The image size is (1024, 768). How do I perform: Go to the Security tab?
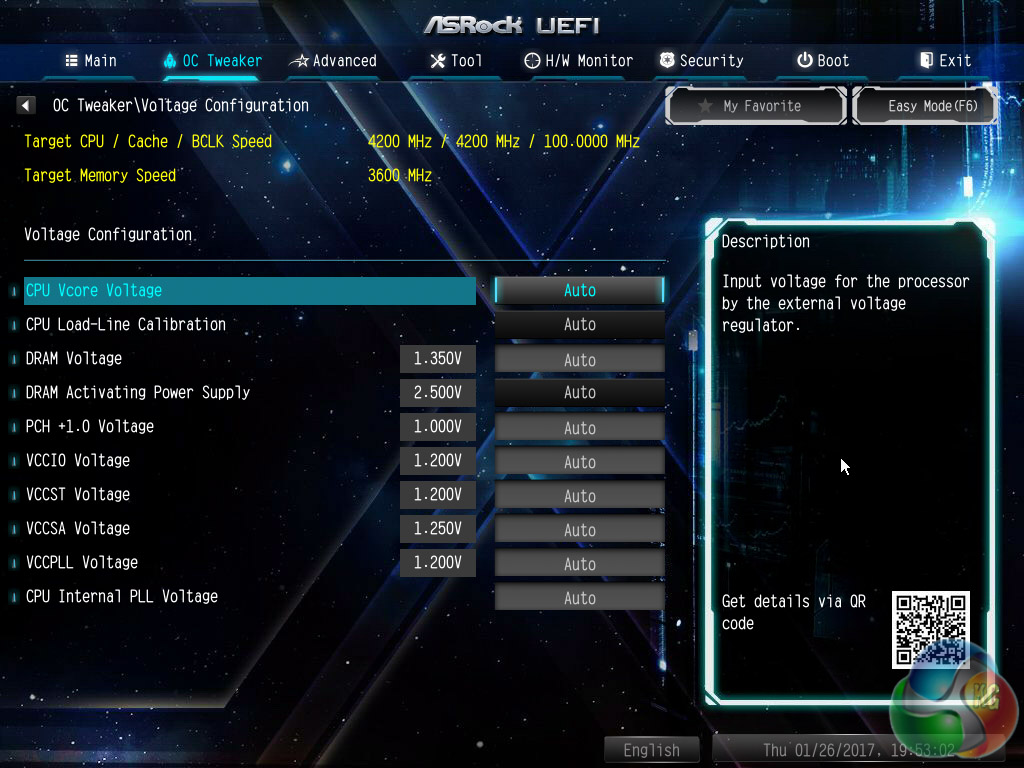click(x=701, y=61)
